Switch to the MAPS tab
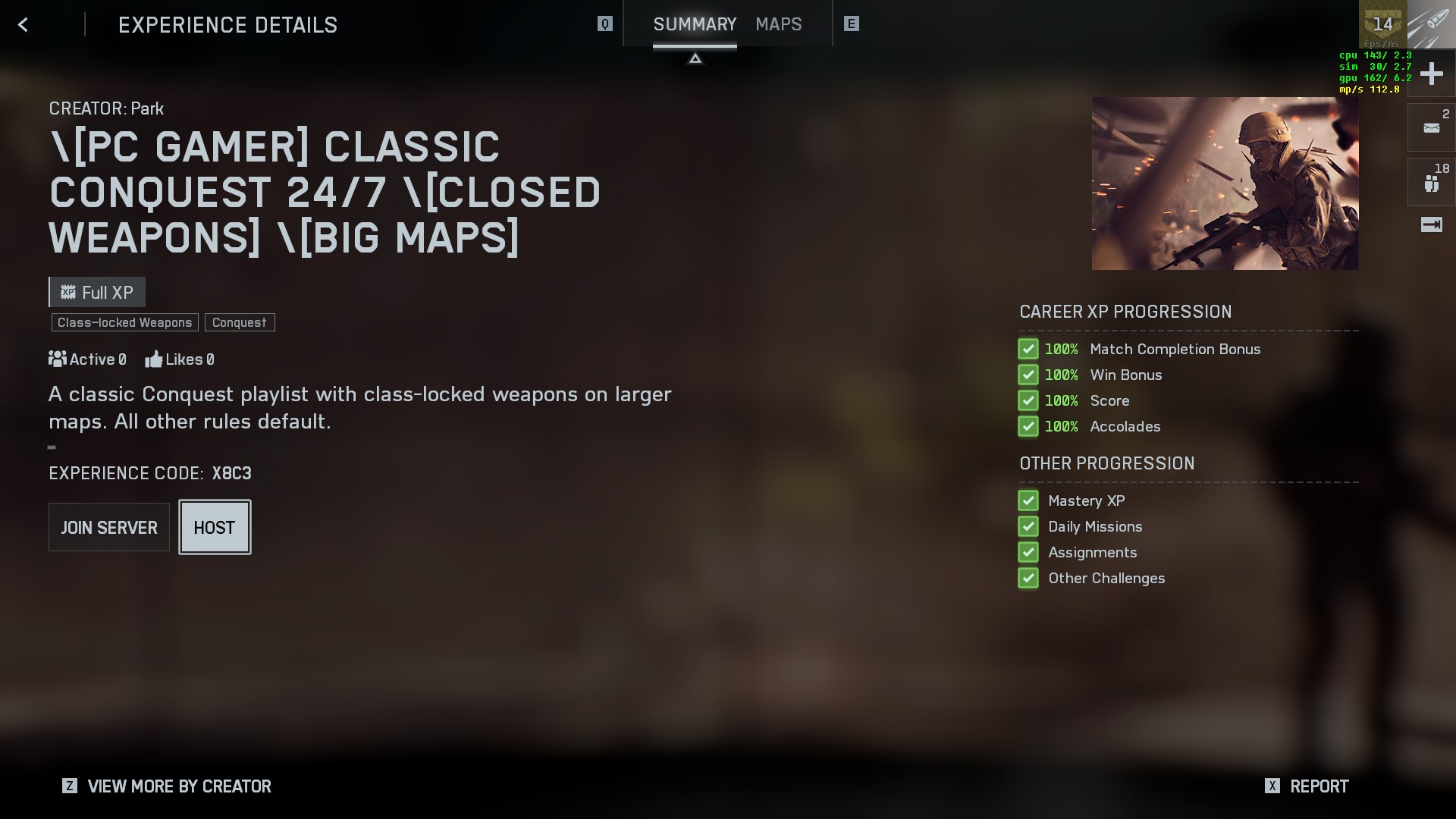Viewport: 1456px width, 819px height. click(778, 24)
